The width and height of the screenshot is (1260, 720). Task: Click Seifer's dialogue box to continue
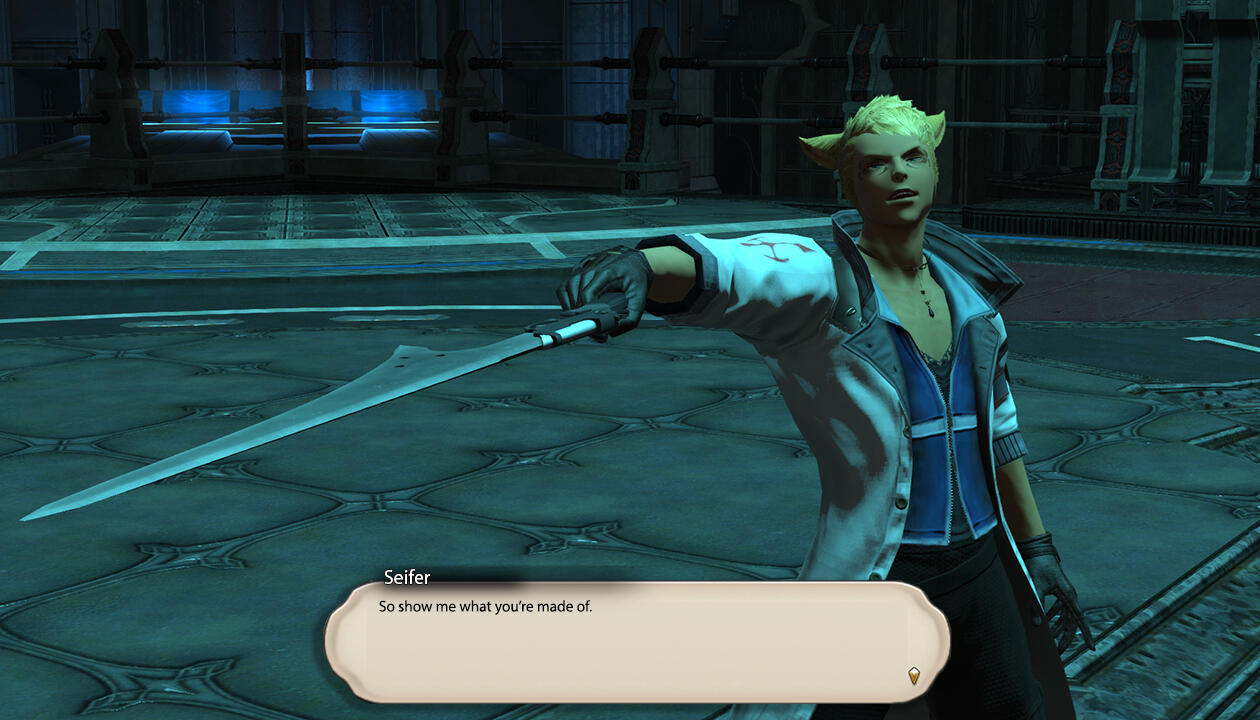click(636, 642)
